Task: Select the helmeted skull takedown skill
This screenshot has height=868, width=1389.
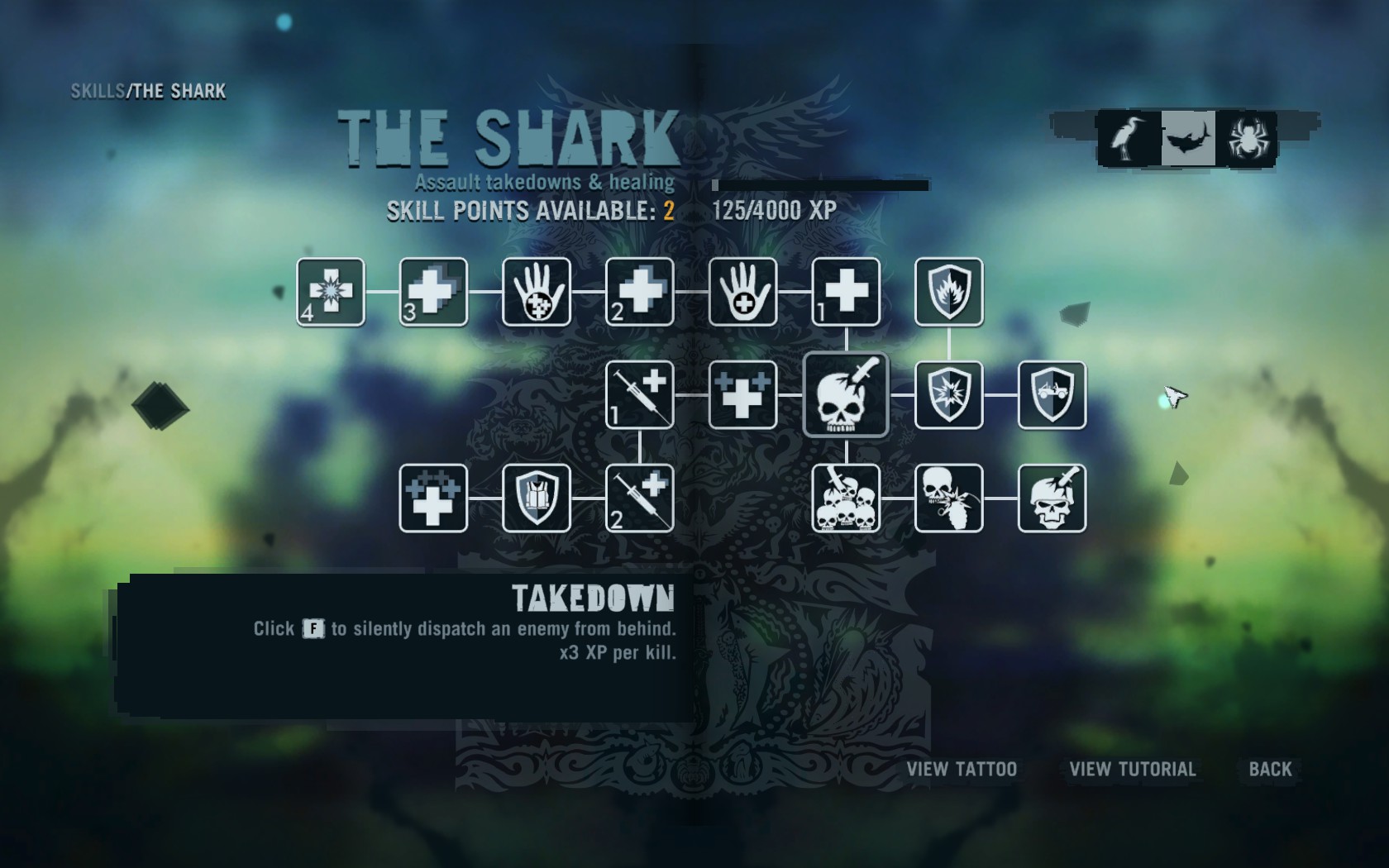Action: (1052, 499)
